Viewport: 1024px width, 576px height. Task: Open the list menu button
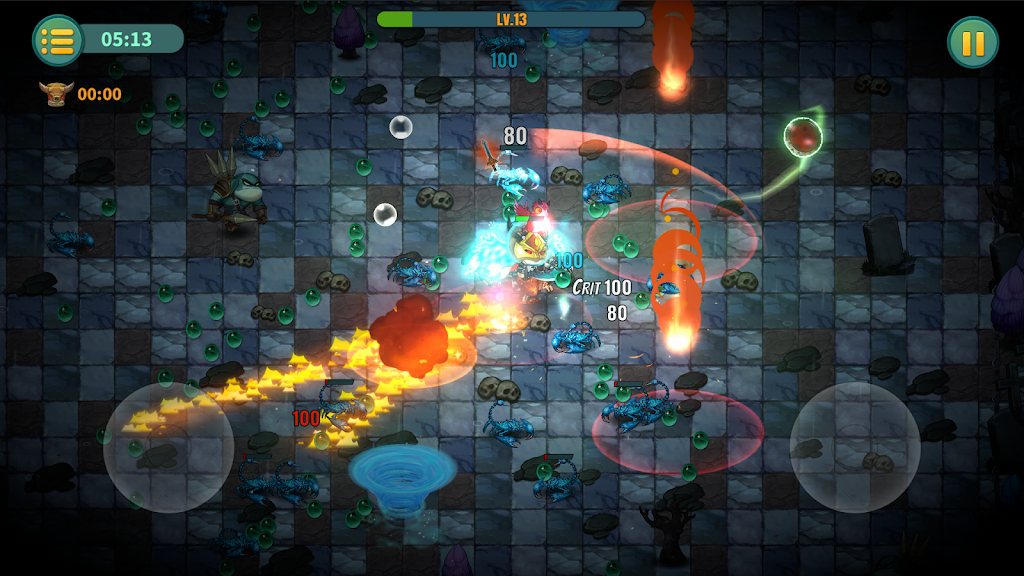58,41
